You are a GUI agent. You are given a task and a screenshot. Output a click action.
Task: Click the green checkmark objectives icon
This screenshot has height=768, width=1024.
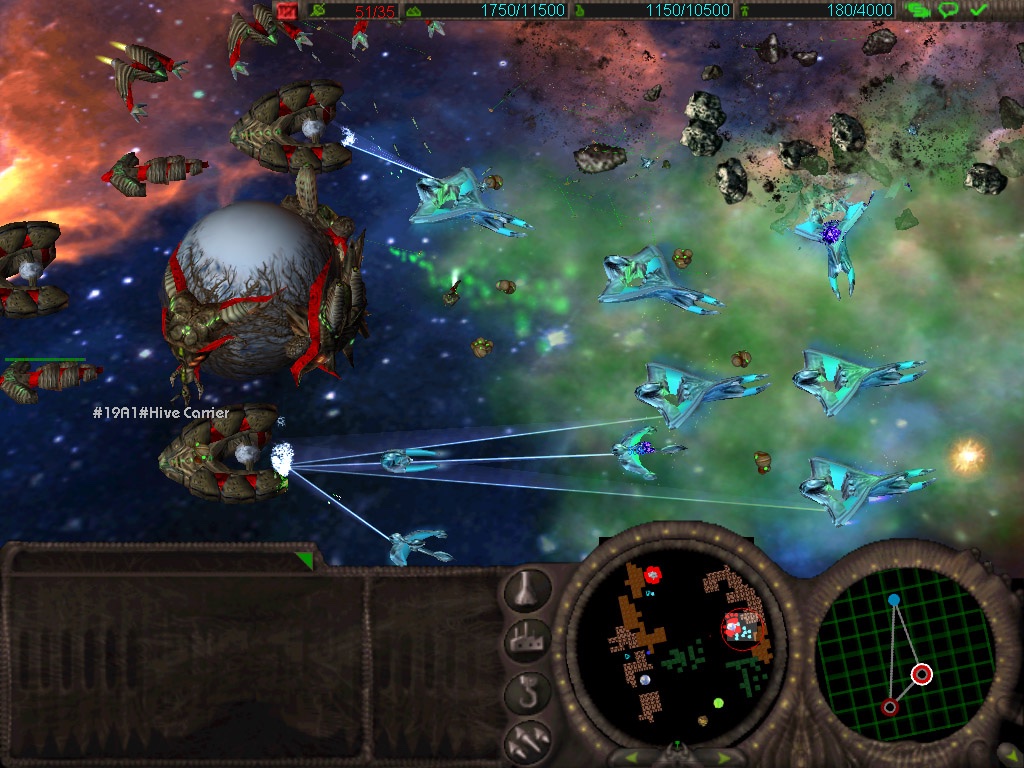(x=979, y=10)
